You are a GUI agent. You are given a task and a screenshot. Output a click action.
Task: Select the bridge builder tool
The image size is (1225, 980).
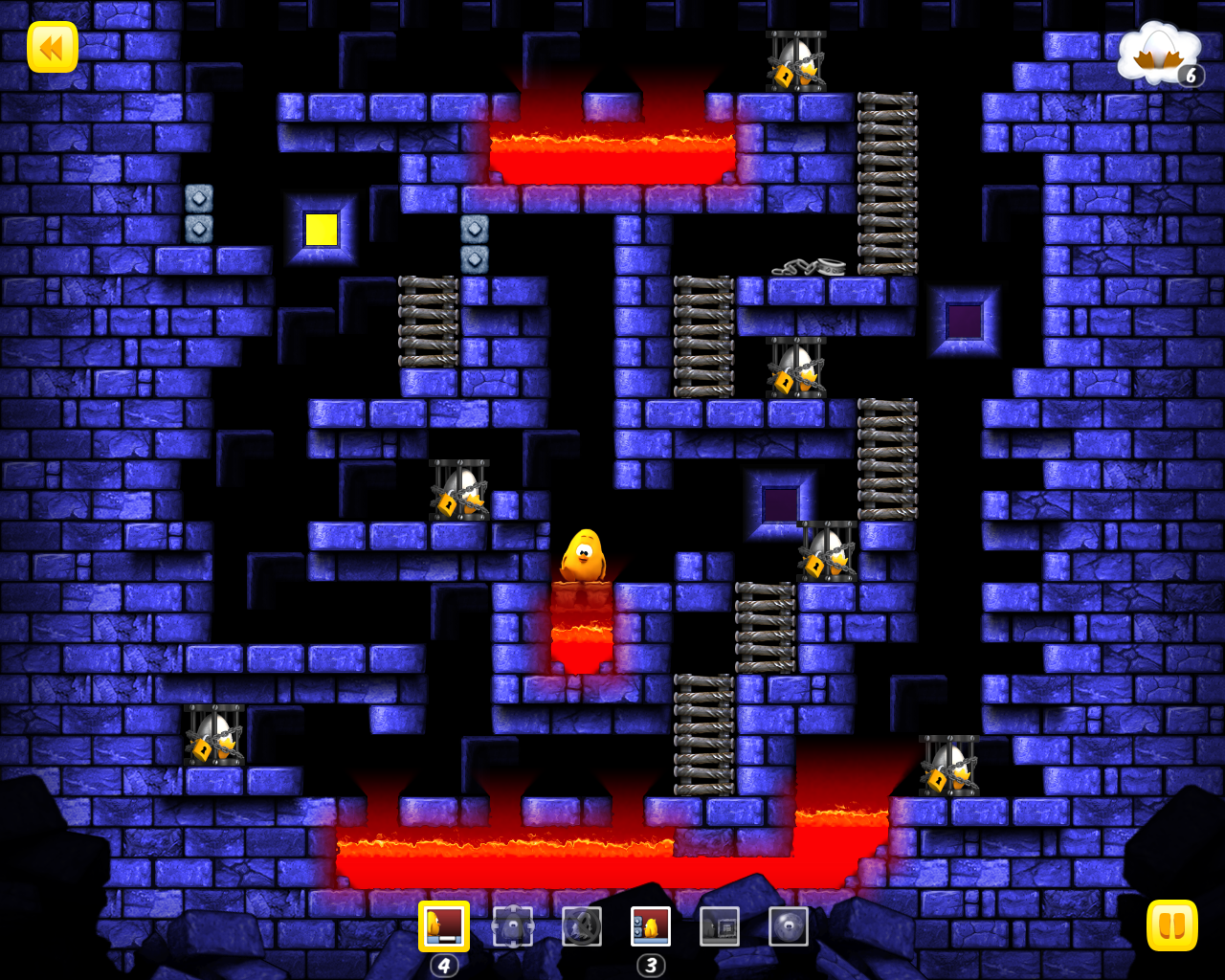pyautogui.click(x=444, y=926)
